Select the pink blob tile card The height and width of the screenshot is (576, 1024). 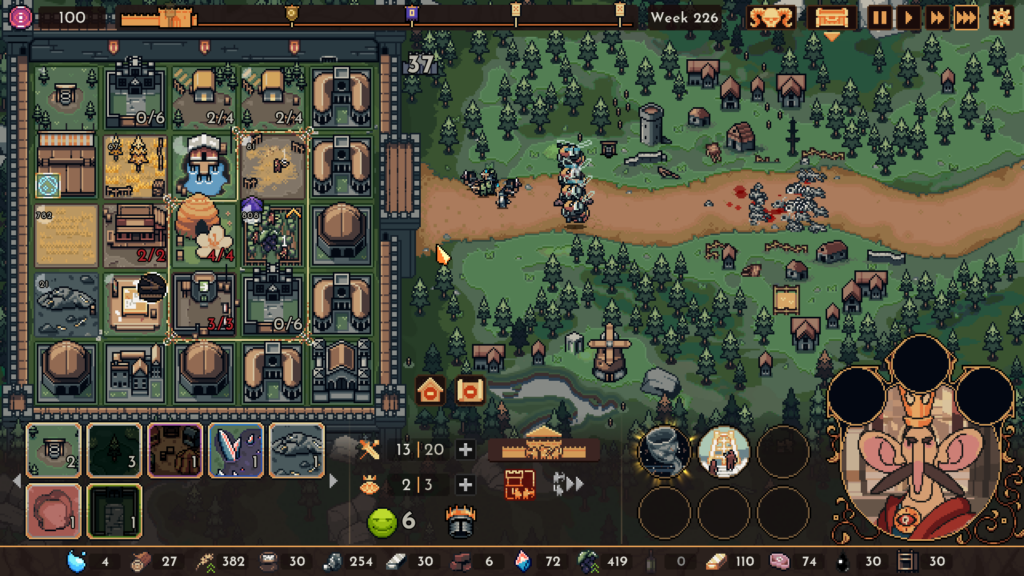point(53,510)
